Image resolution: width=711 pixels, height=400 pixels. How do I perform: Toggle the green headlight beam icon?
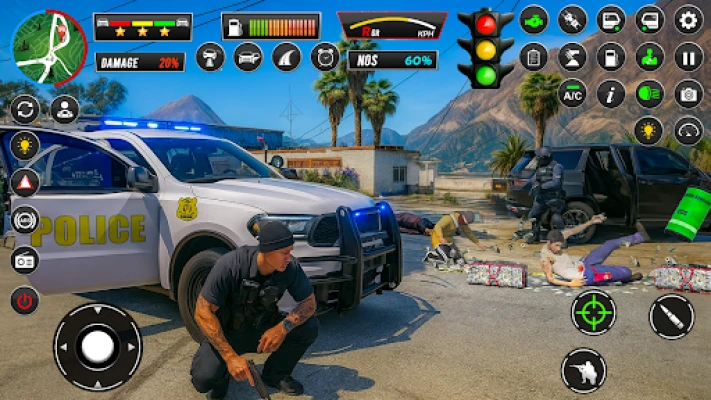[x=649, y=94]
